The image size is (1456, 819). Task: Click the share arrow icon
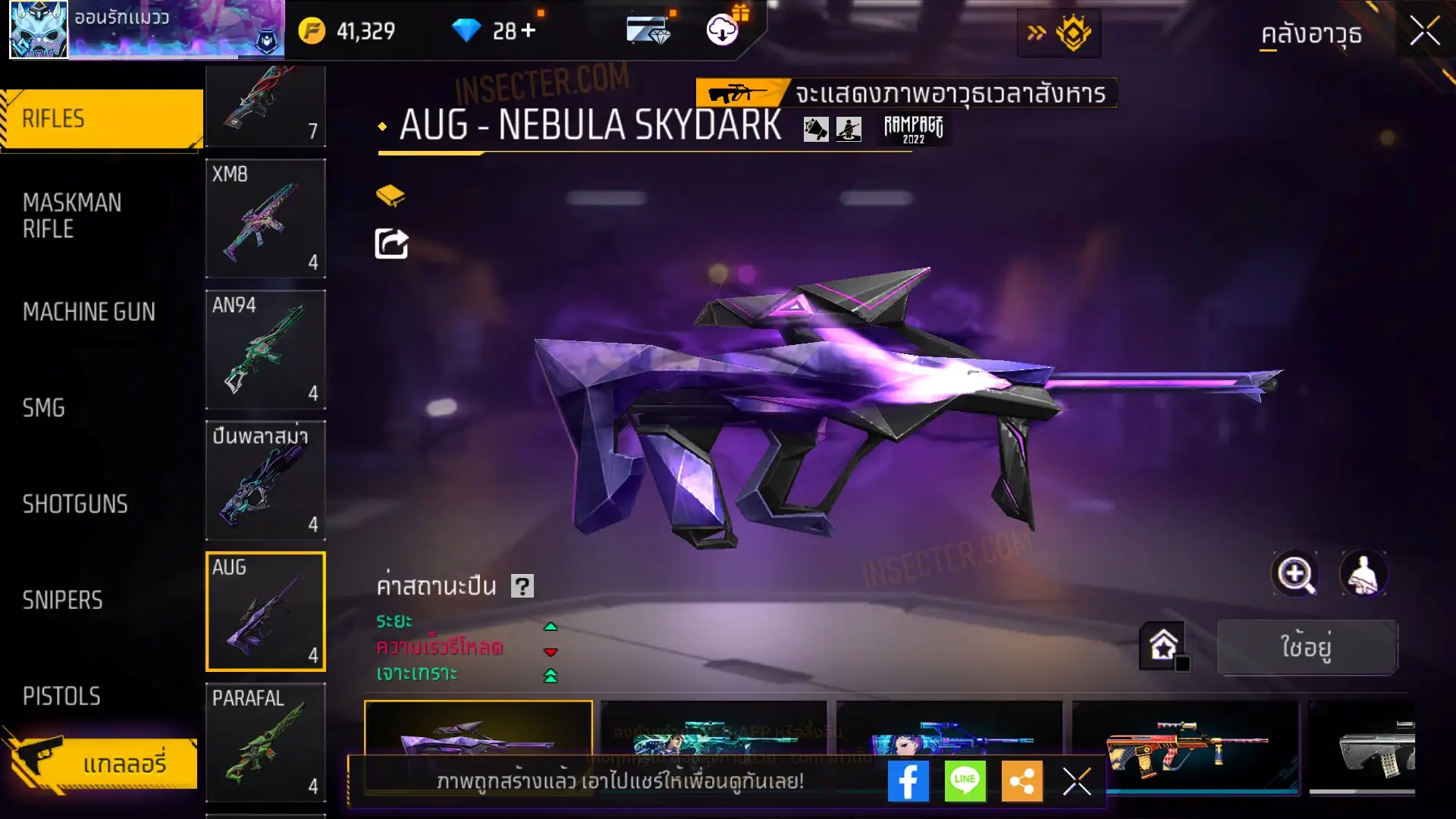click(391, 244)
